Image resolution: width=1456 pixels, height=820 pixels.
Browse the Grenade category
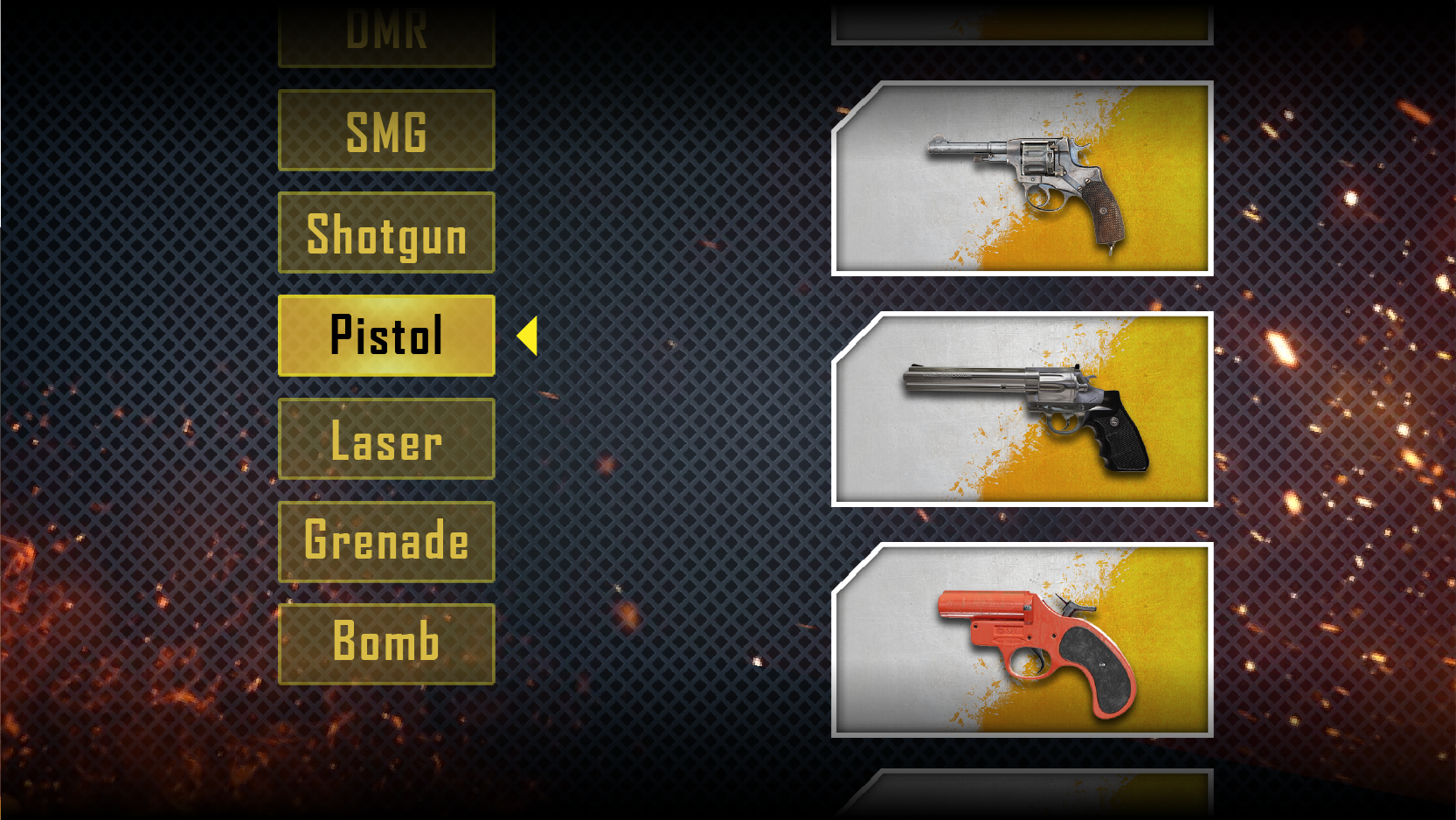click(x=386, y=542)
